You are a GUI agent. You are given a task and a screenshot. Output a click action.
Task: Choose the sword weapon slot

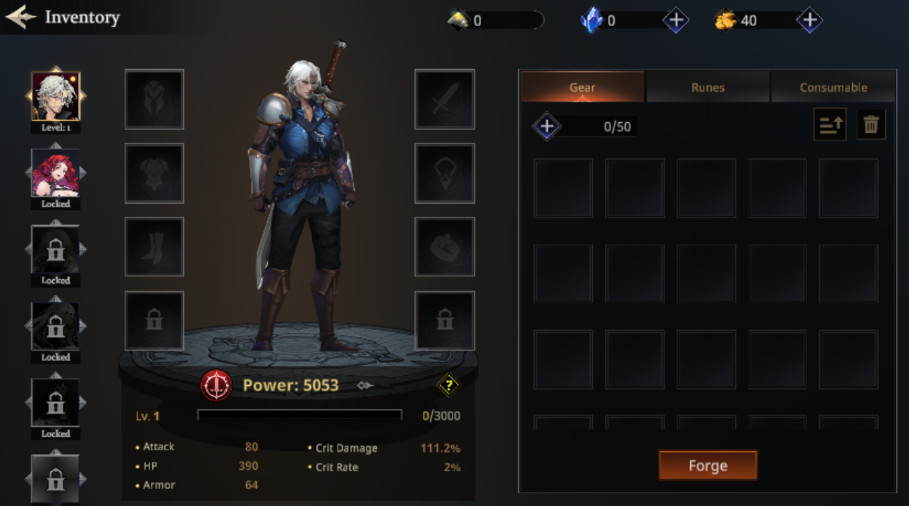pos(444,99)
